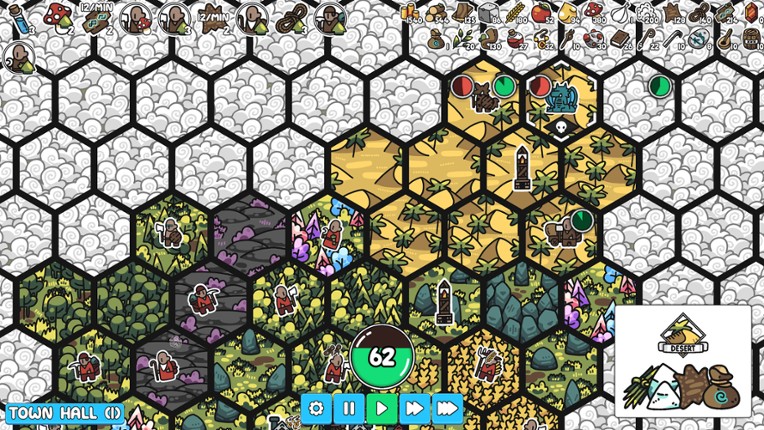The image size is (764, 430).
Task: Select the coiled rope quest icon
Action: [x=288, y=18]
